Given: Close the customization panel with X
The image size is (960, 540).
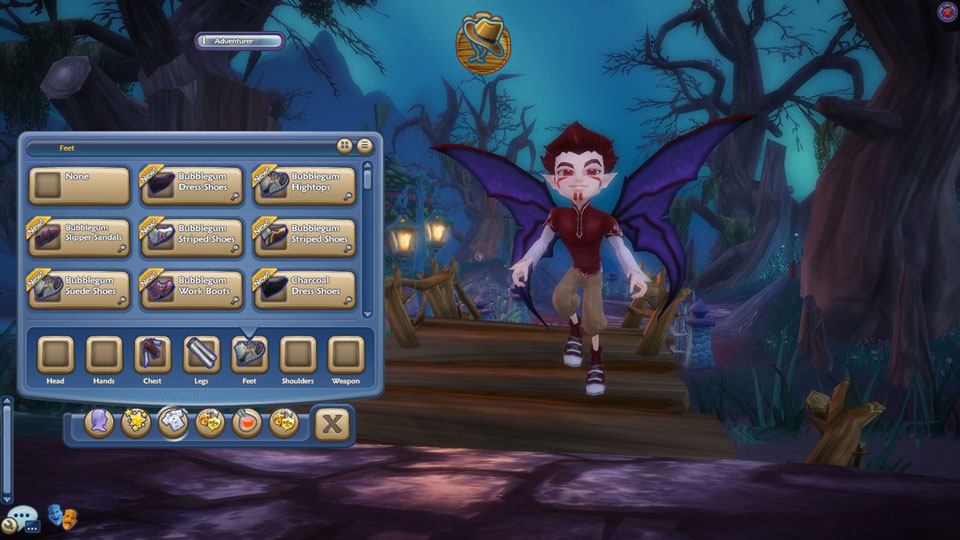Looking at the screenshot, I should [x=332, y=424].
